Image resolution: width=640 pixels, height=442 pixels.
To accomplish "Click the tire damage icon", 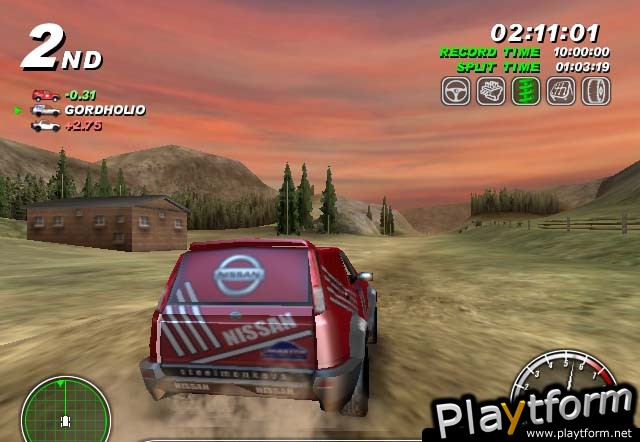I will coord(595,91).
